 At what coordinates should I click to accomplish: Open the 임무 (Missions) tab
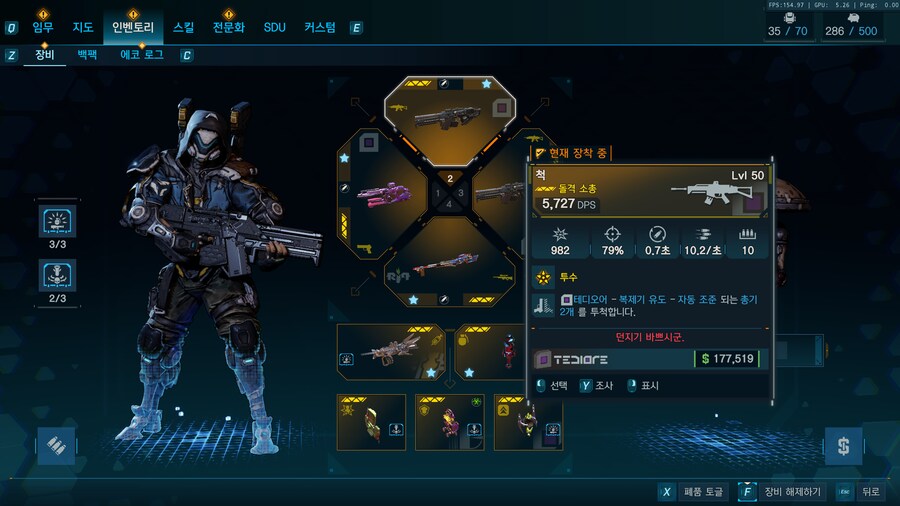[x=43, y=27]
